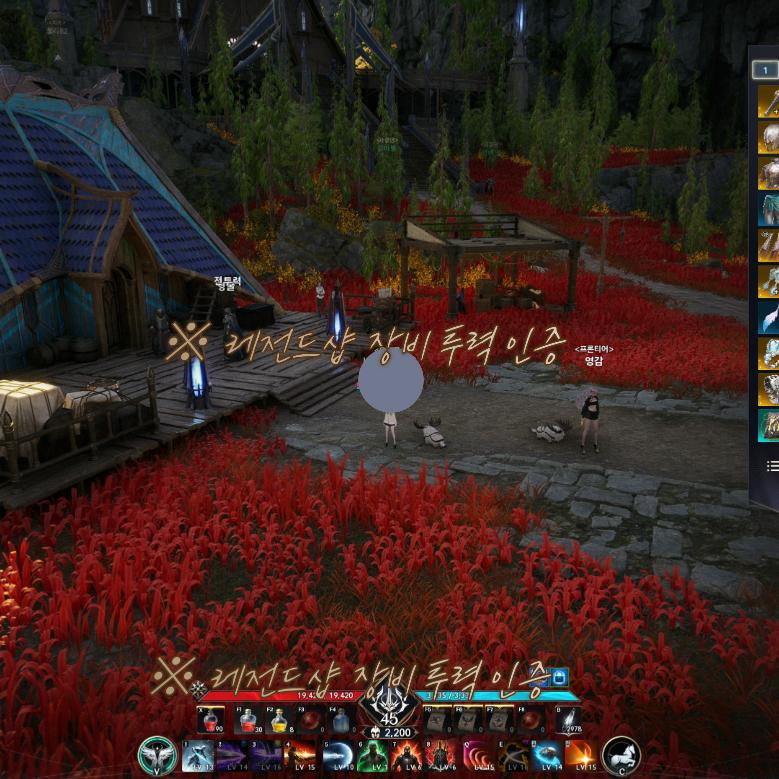Activate the pink swirl skill
Image resolution: width=779 pixels, height=779 pixels.
(x=478, y=755)
